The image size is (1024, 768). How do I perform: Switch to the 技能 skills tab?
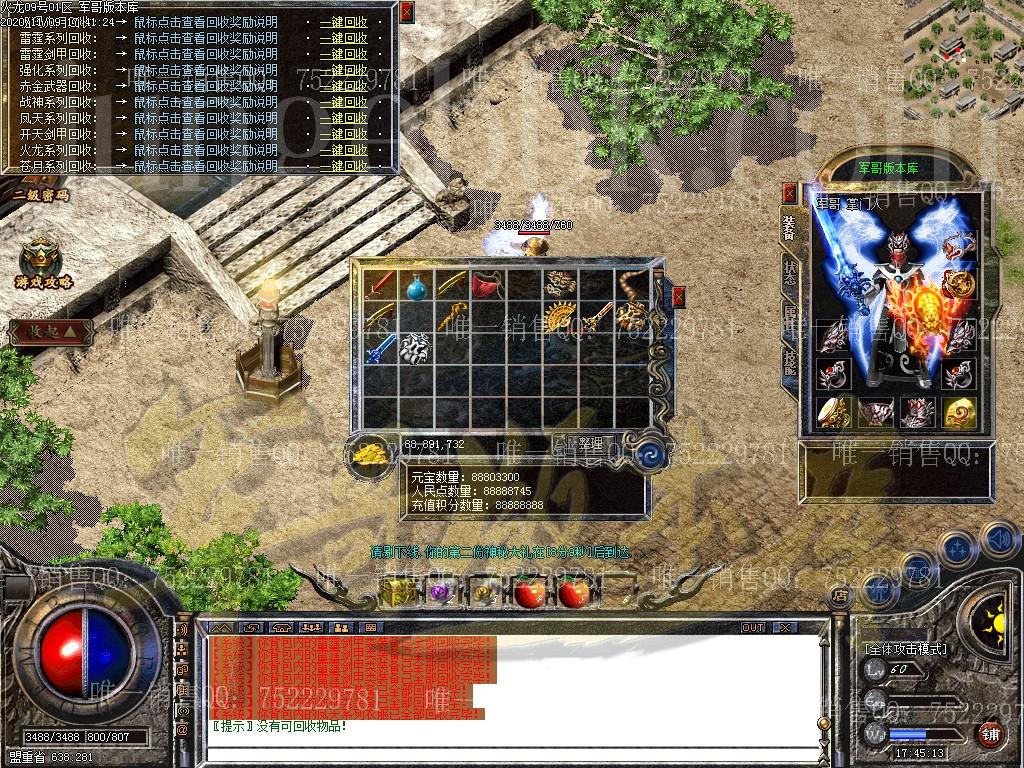(x=790, y=362)
